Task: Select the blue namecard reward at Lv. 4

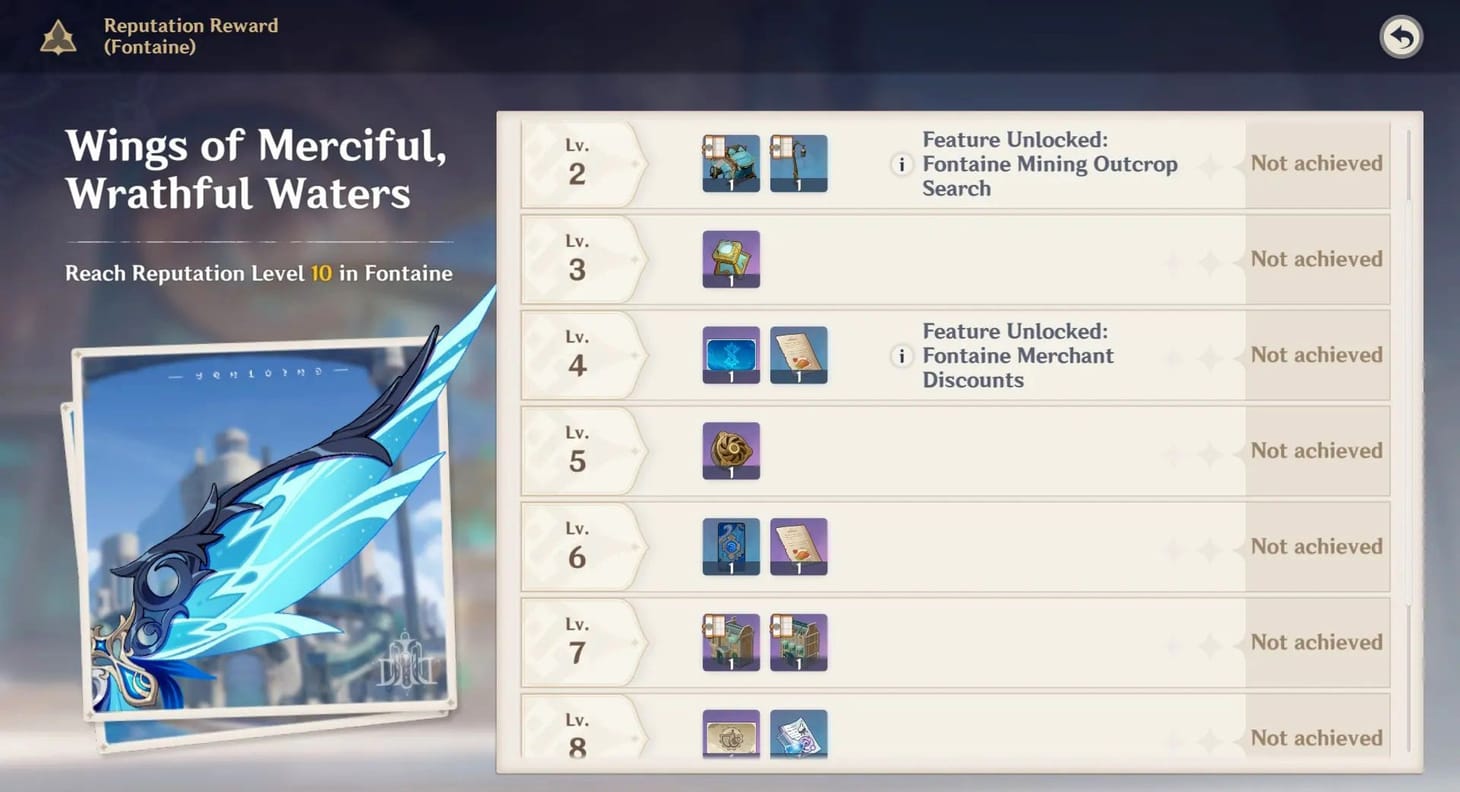Action: (x=730, y=355)
